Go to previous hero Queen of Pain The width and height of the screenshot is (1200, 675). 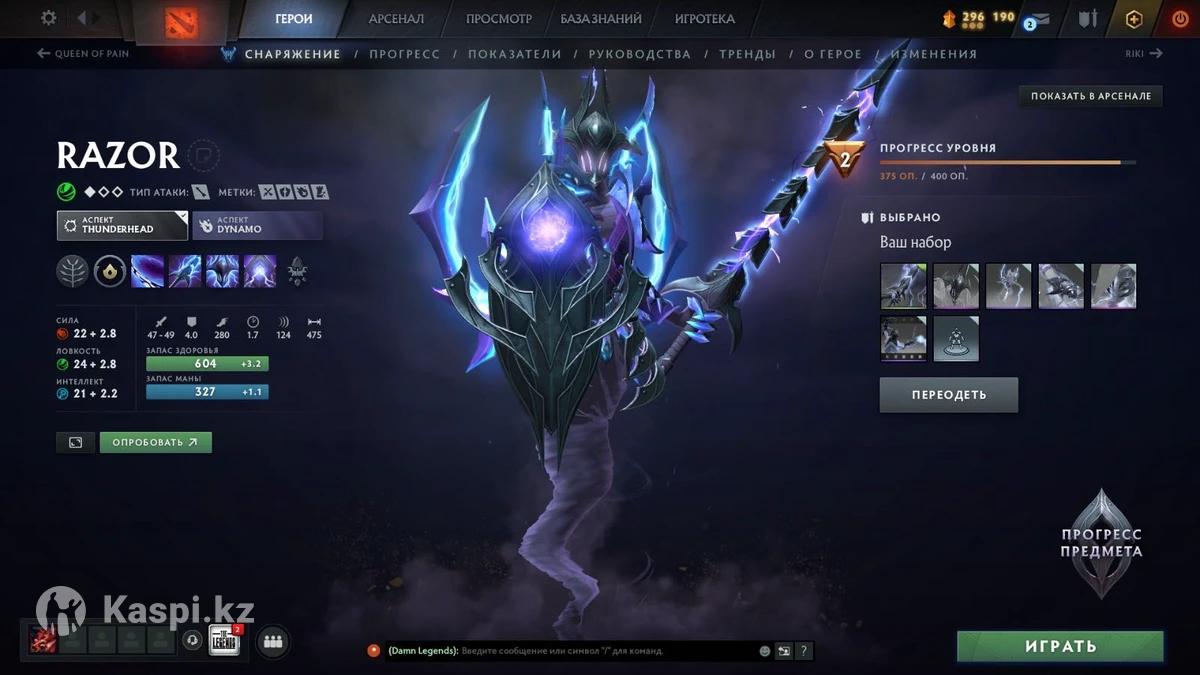click(x=84, y=54)
